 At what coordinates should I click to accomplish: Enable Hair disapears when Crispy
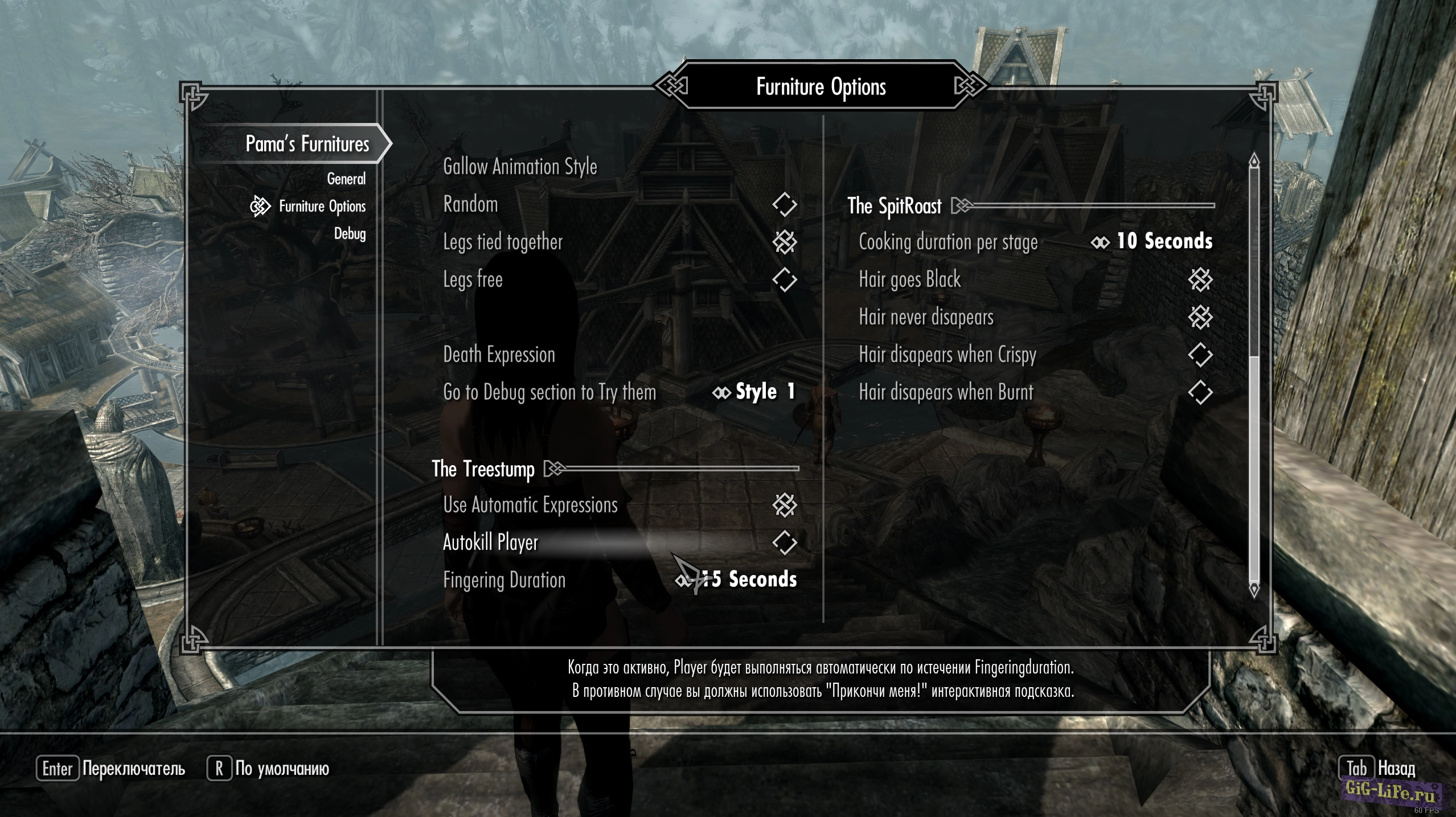click(x=1200, y=355)
